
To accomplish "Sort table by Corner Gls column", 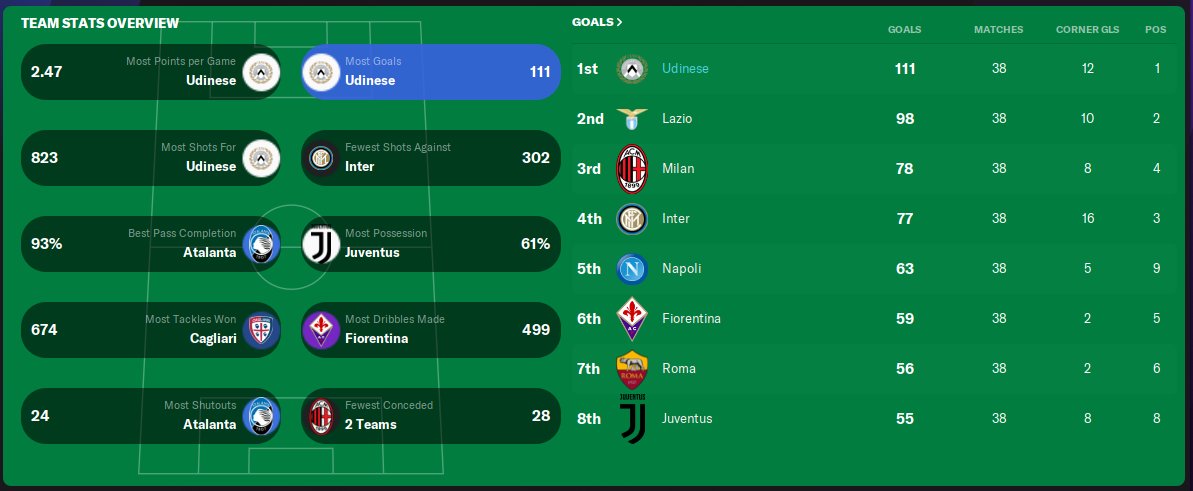I will 1087,29.
